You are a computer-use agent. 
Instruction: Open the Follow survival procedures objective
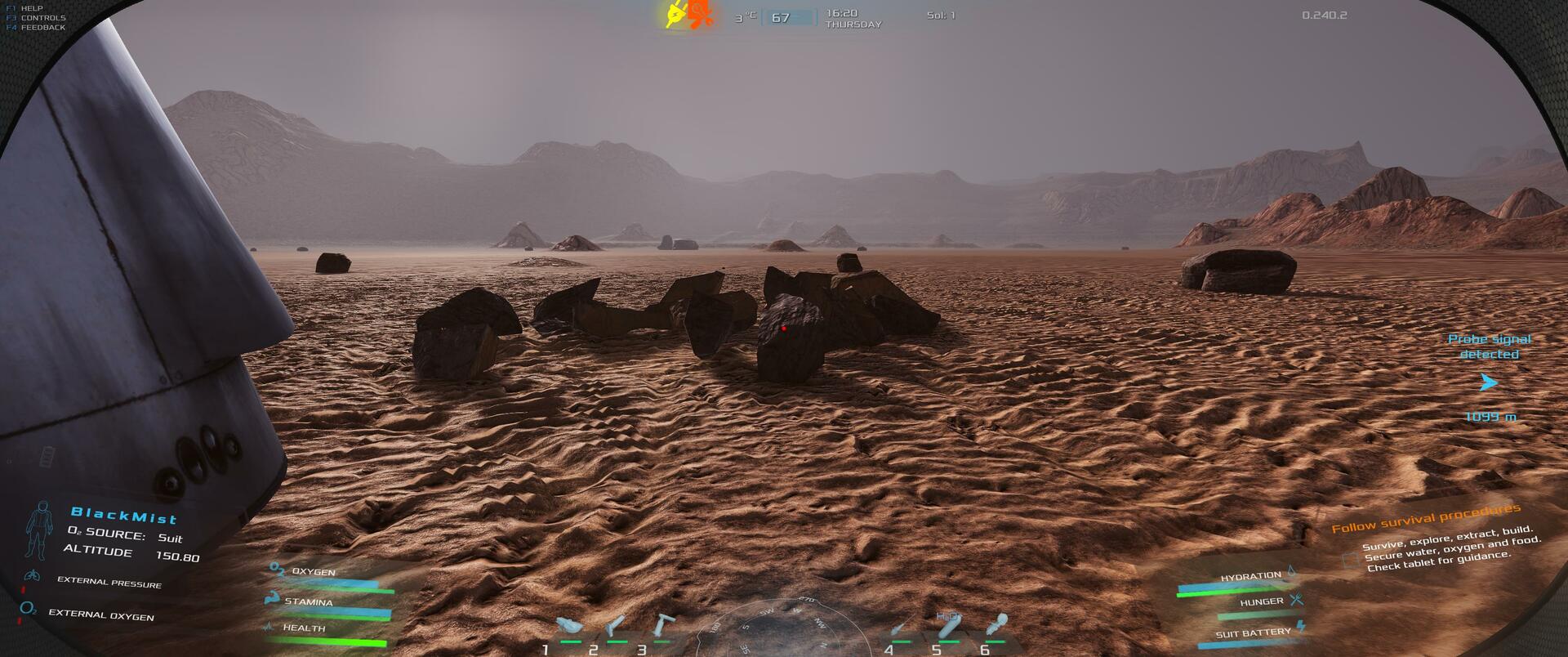(1426, 518)
